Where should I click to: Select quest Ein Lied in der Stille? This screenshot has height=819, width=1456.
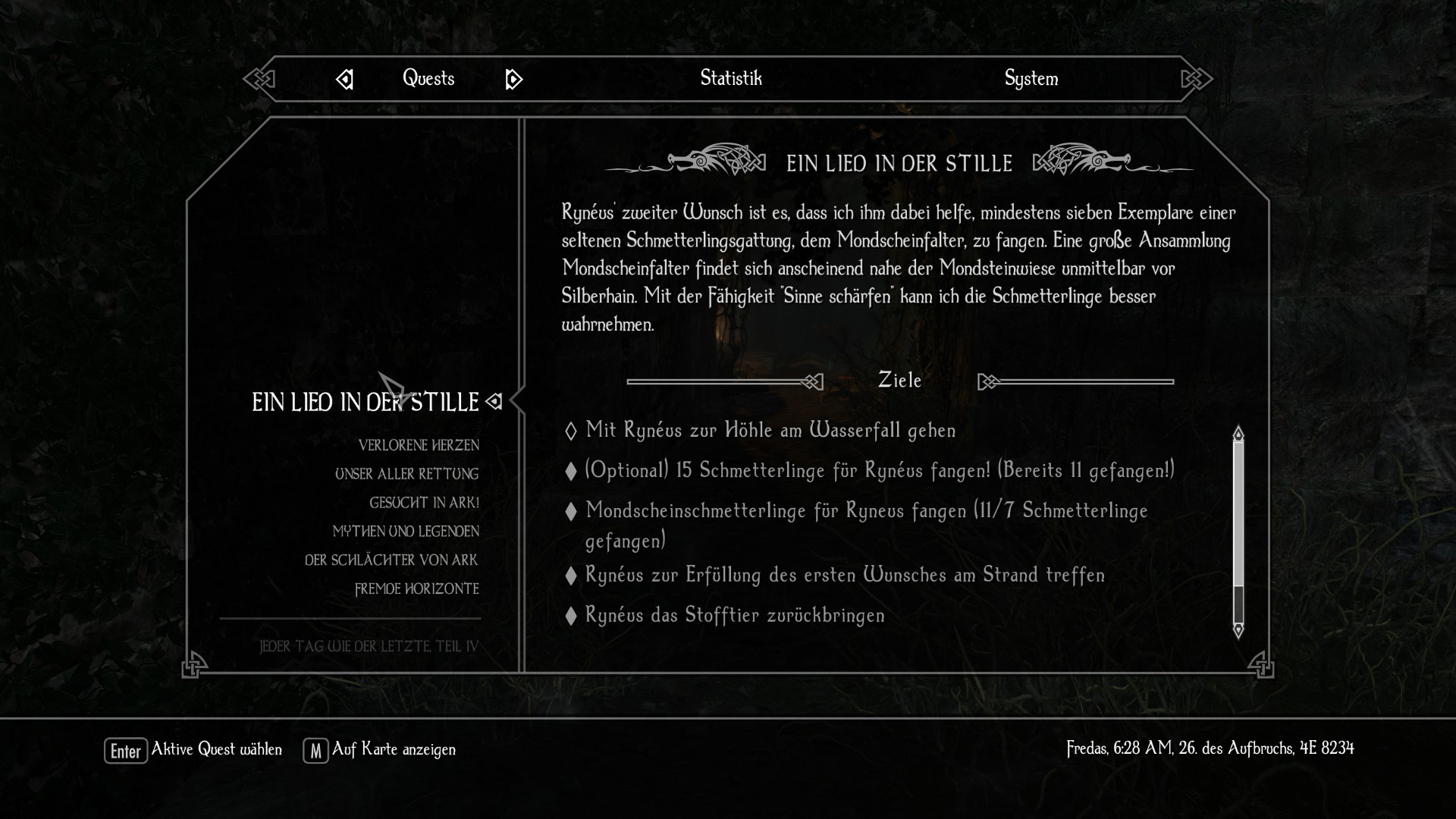(365, 402)
